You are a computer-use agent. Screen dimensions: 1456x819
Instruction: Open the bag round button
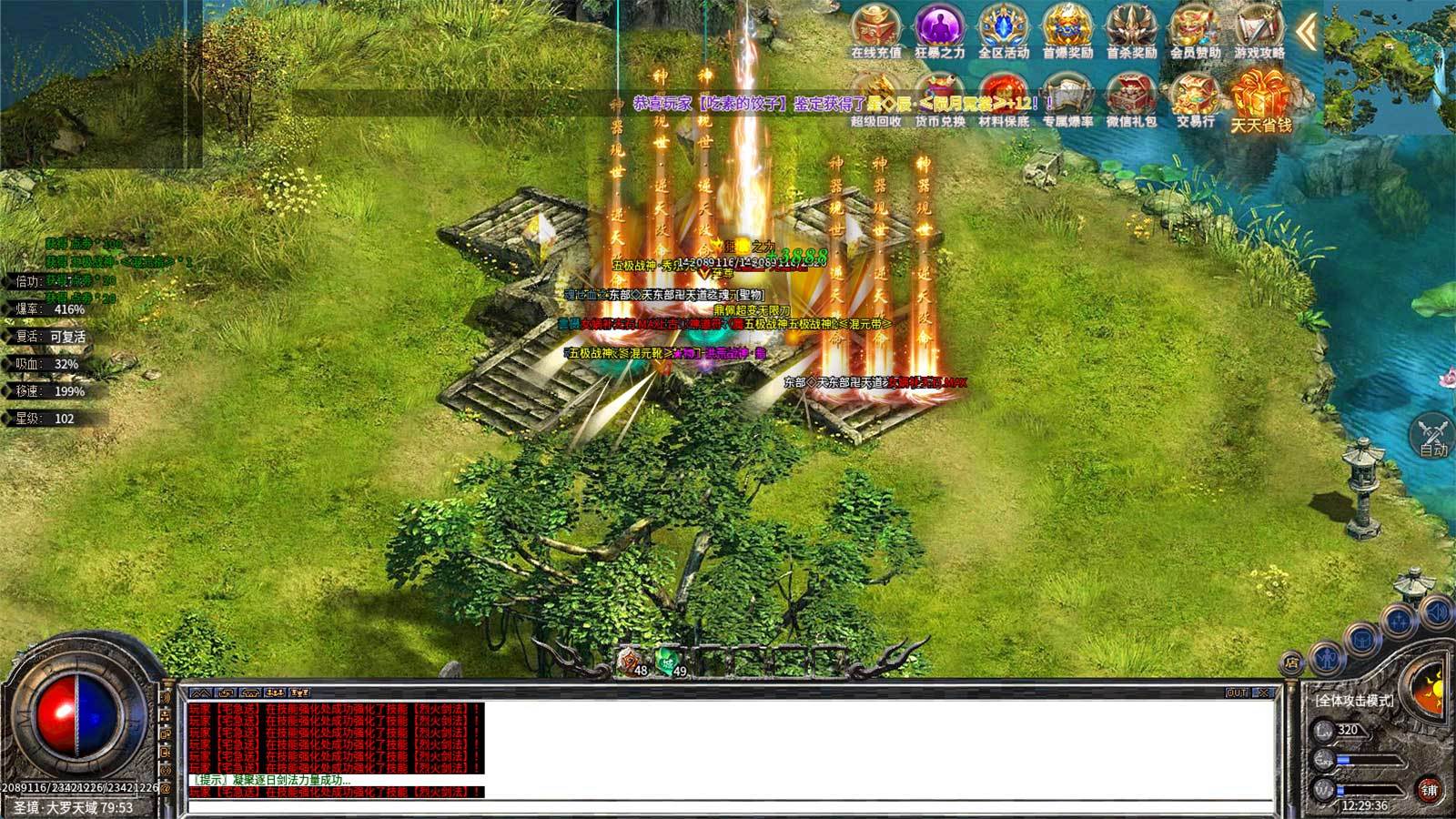[x=1363, y=639]
